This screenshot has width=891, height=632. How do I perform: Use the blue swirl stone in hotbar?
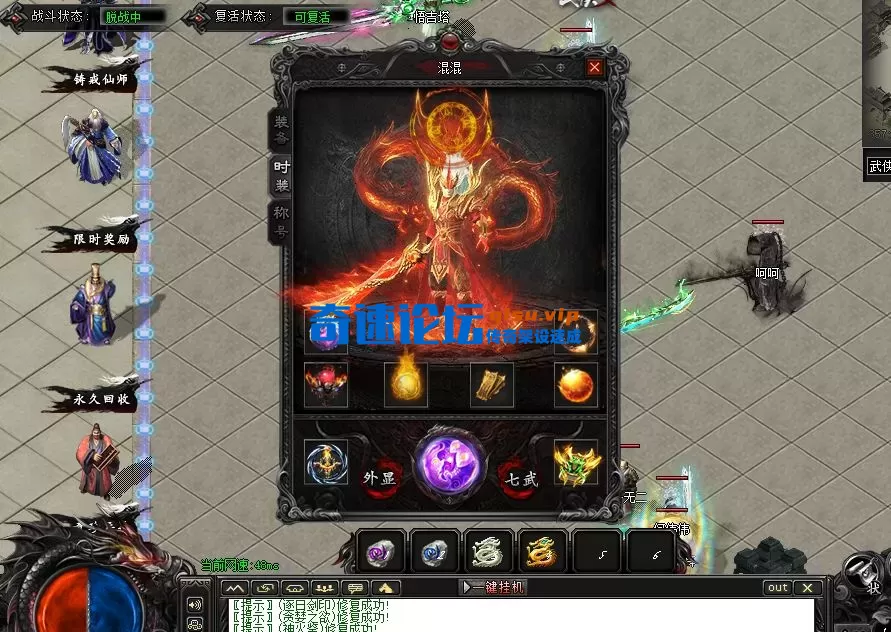click(x=435, y=552)
